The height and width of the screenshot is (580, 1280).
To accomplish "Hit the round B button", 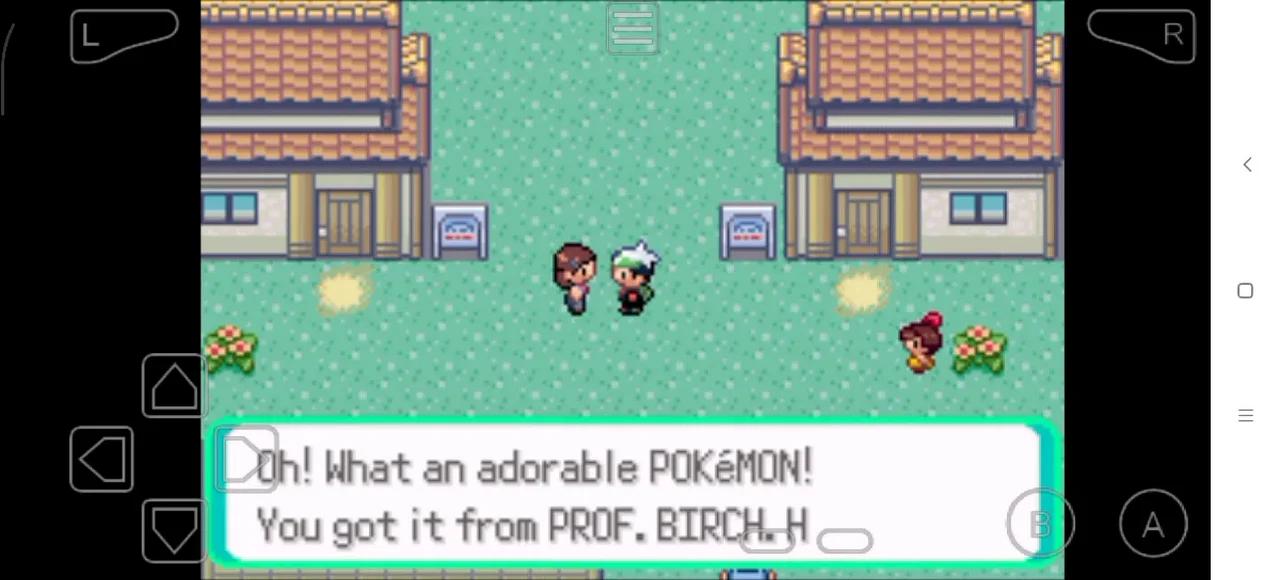I will pyautogui.click(x=1040, y=523).
